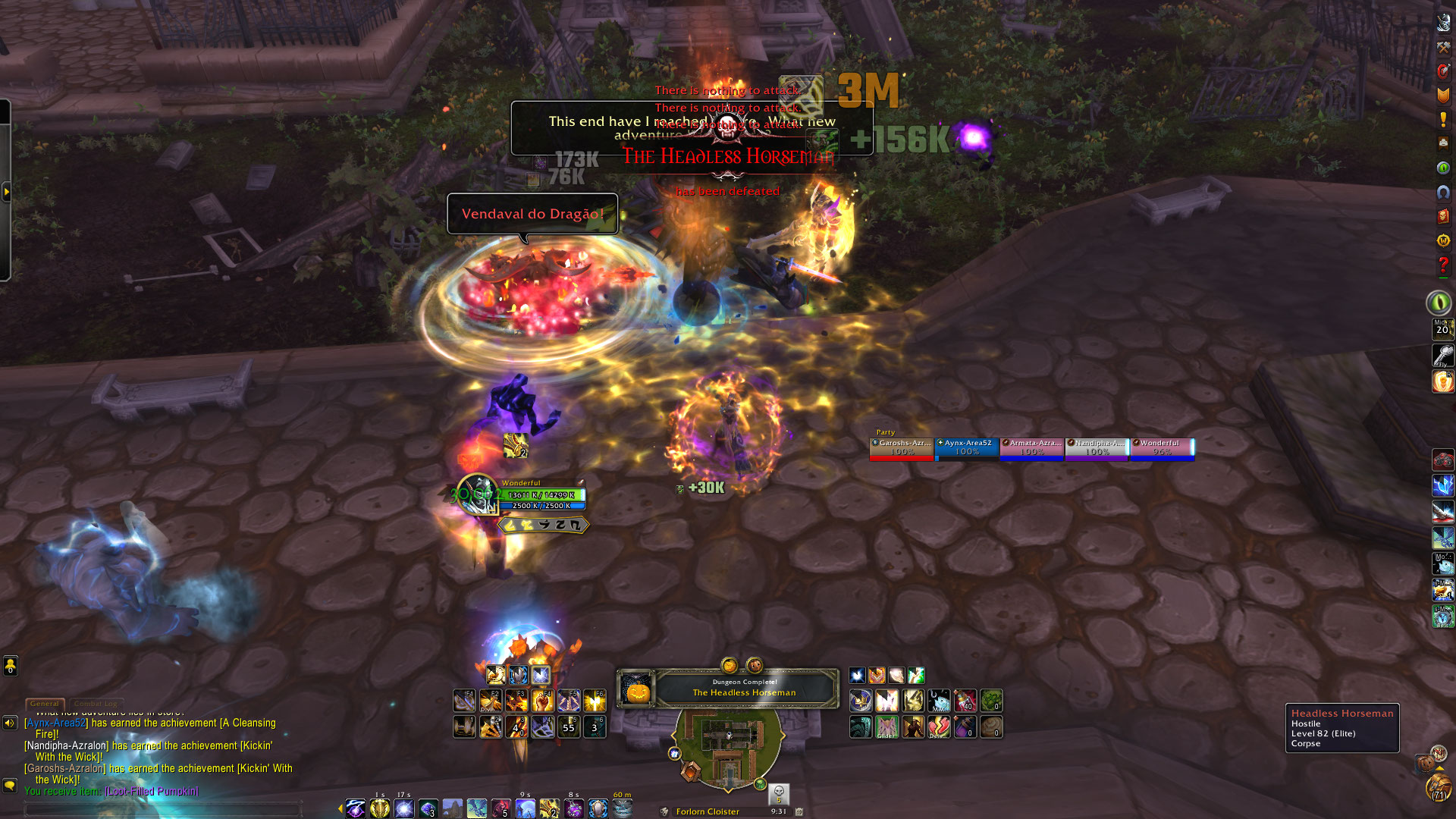
Task: Activate the golden fist ability on F4
Action: (542, 700)
